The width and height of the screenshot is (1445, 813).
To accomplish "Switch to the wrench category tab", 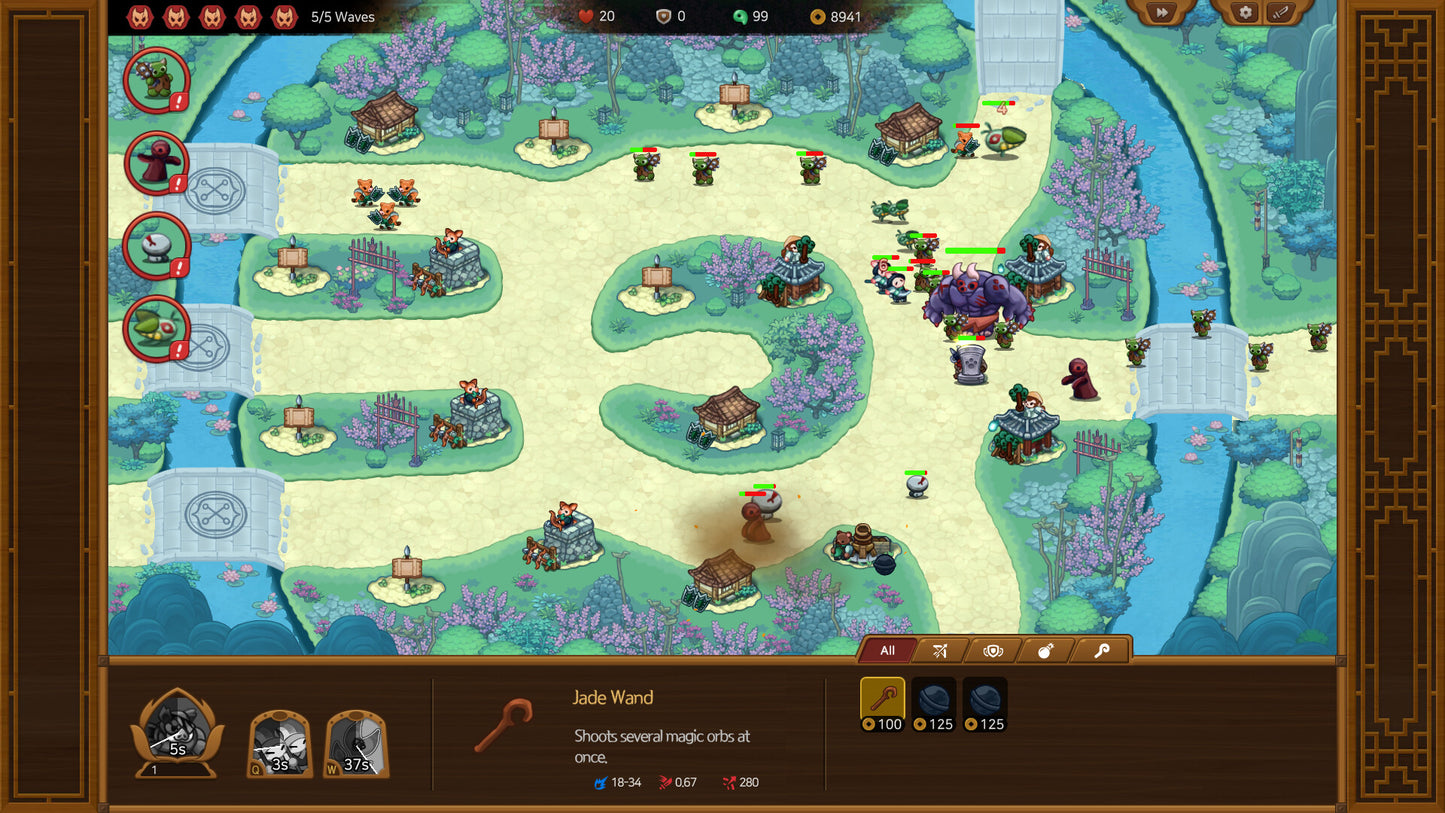I will point(1101,651).
